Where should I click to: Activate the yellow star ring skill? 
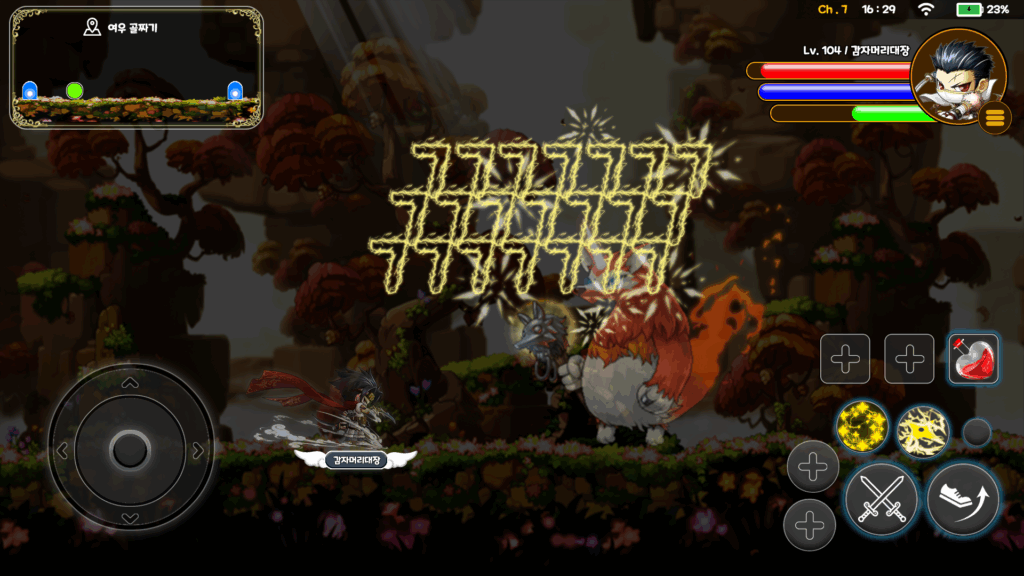[x=862, y=427]
